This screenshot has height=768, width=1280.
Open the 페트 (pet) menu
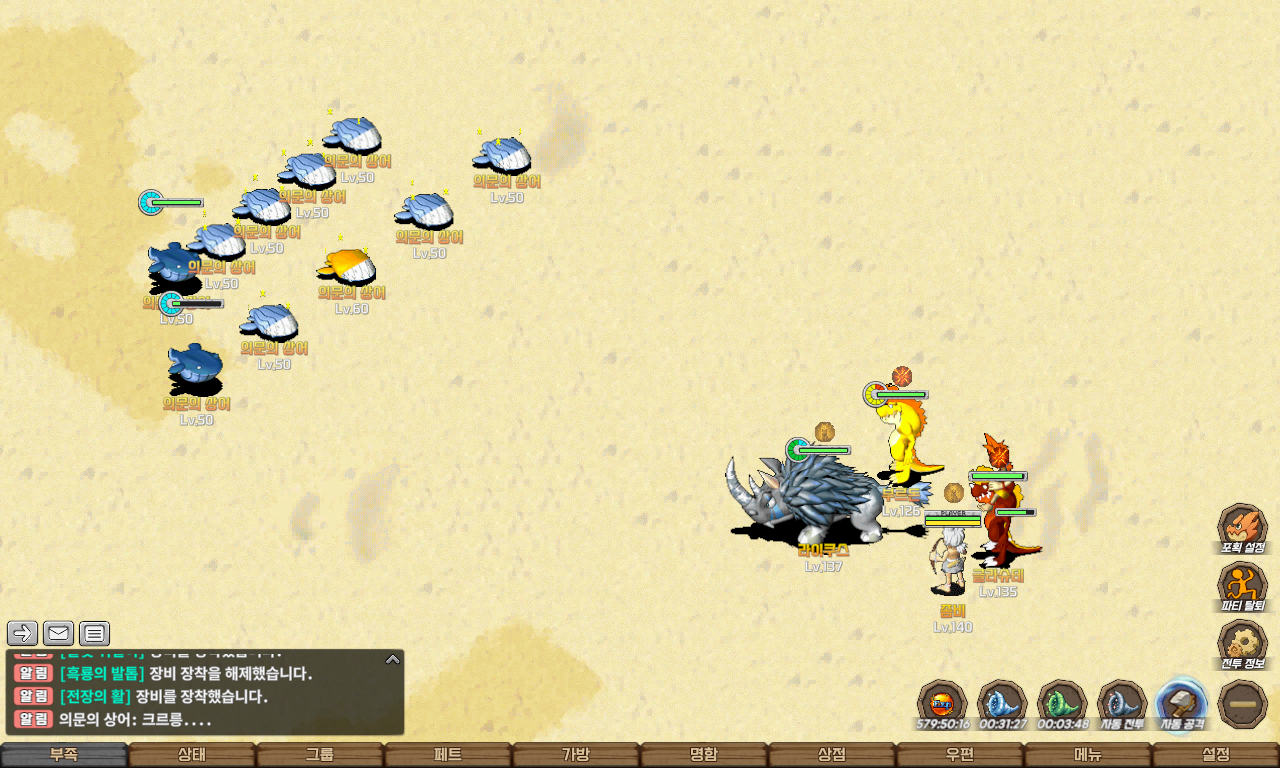pos(448,755)
